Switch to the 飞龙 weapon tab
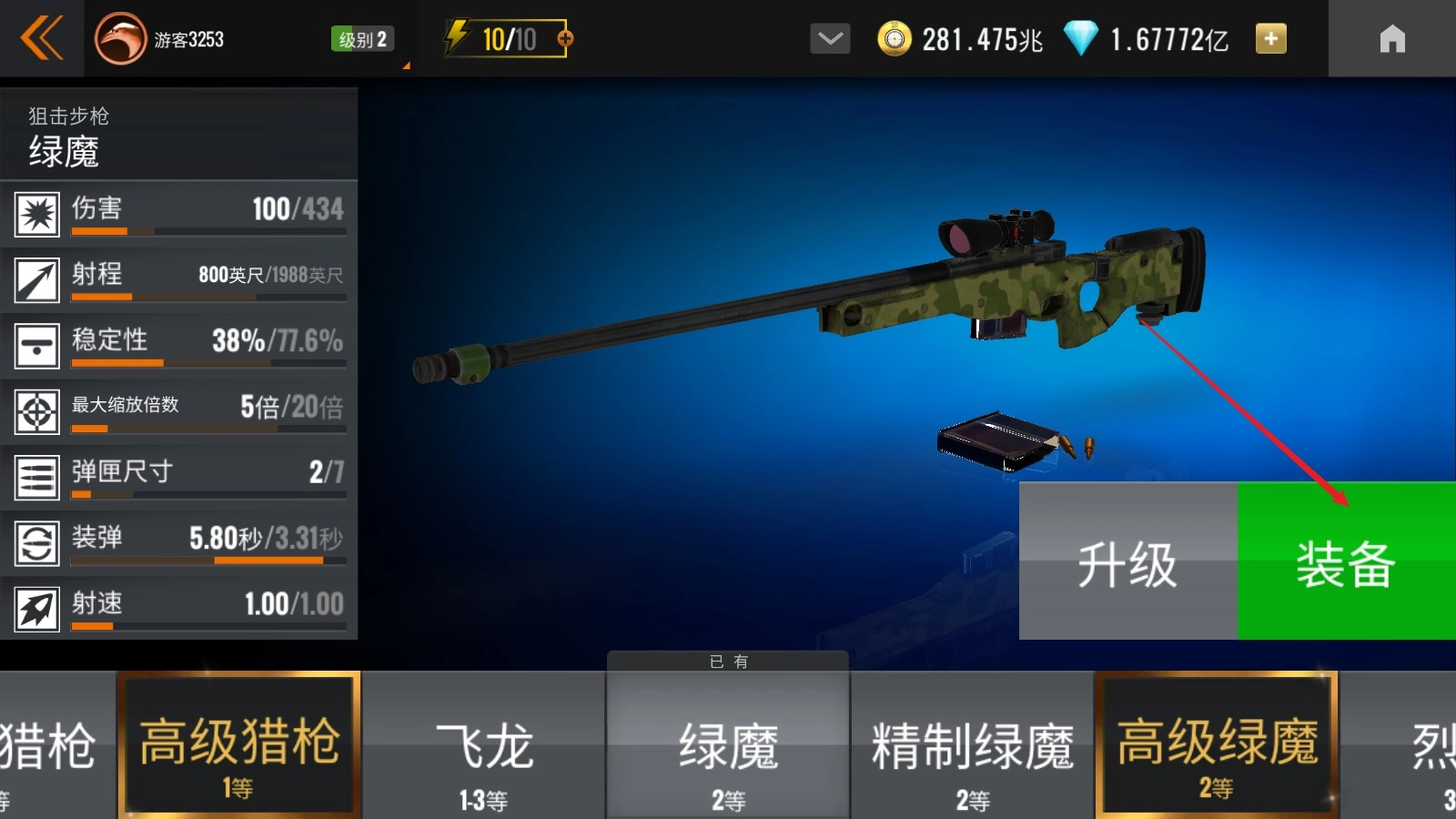 tap(485, 746)
